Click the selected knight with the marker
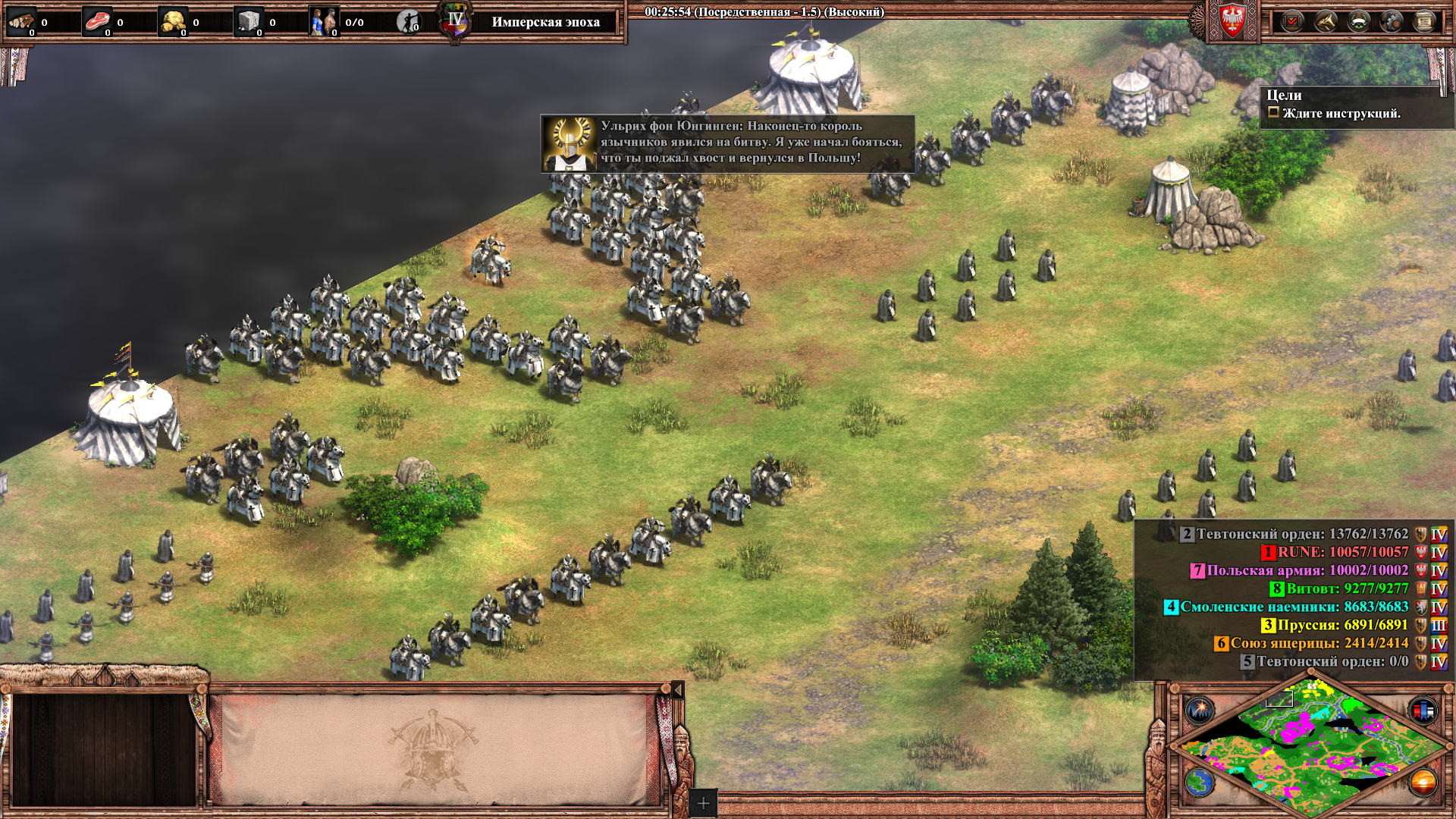 491,259
